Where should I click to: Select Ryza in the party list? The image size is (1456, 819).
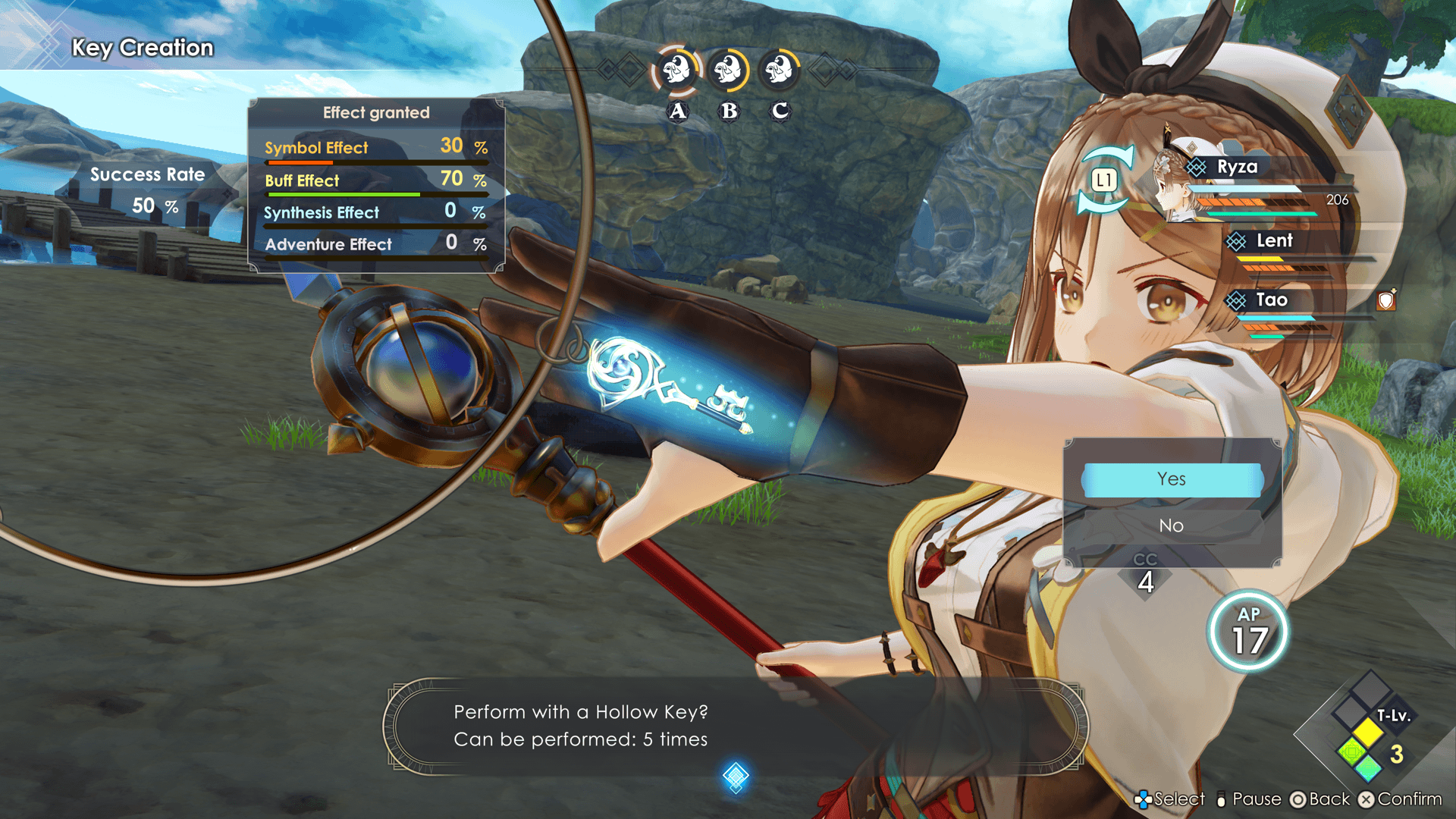coord(1237,168)
